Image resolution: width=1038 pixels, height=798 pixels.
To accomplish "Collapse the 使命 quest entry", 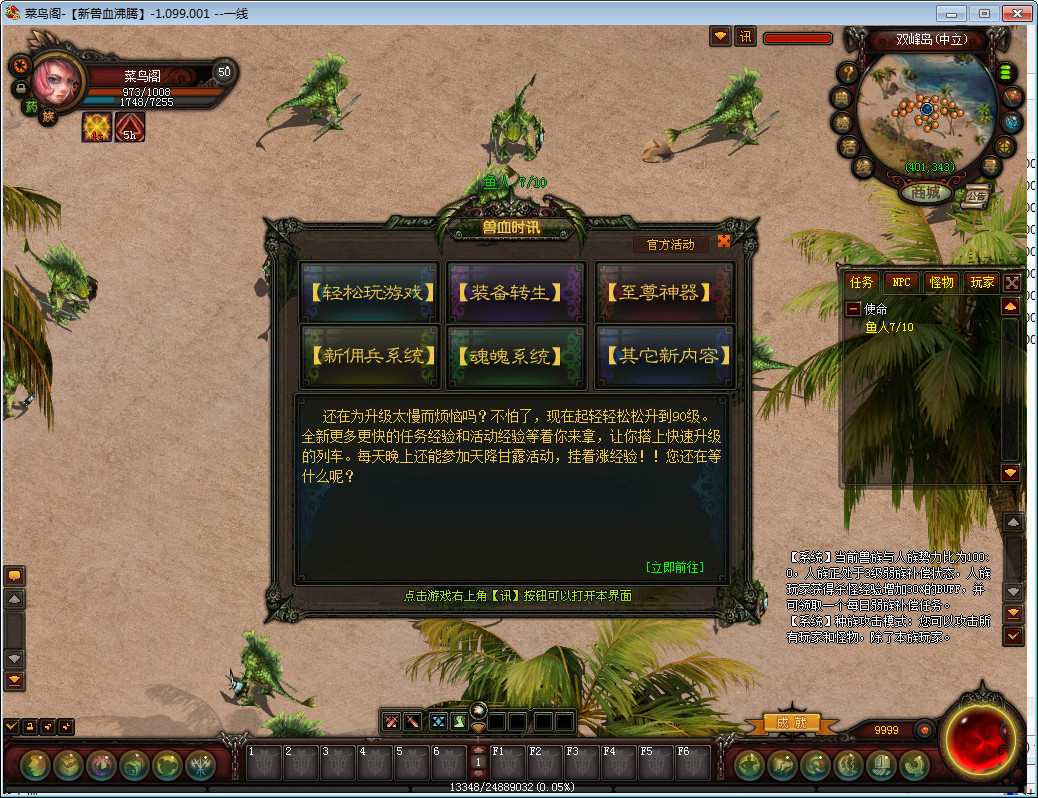I will (x=853, y=310).
